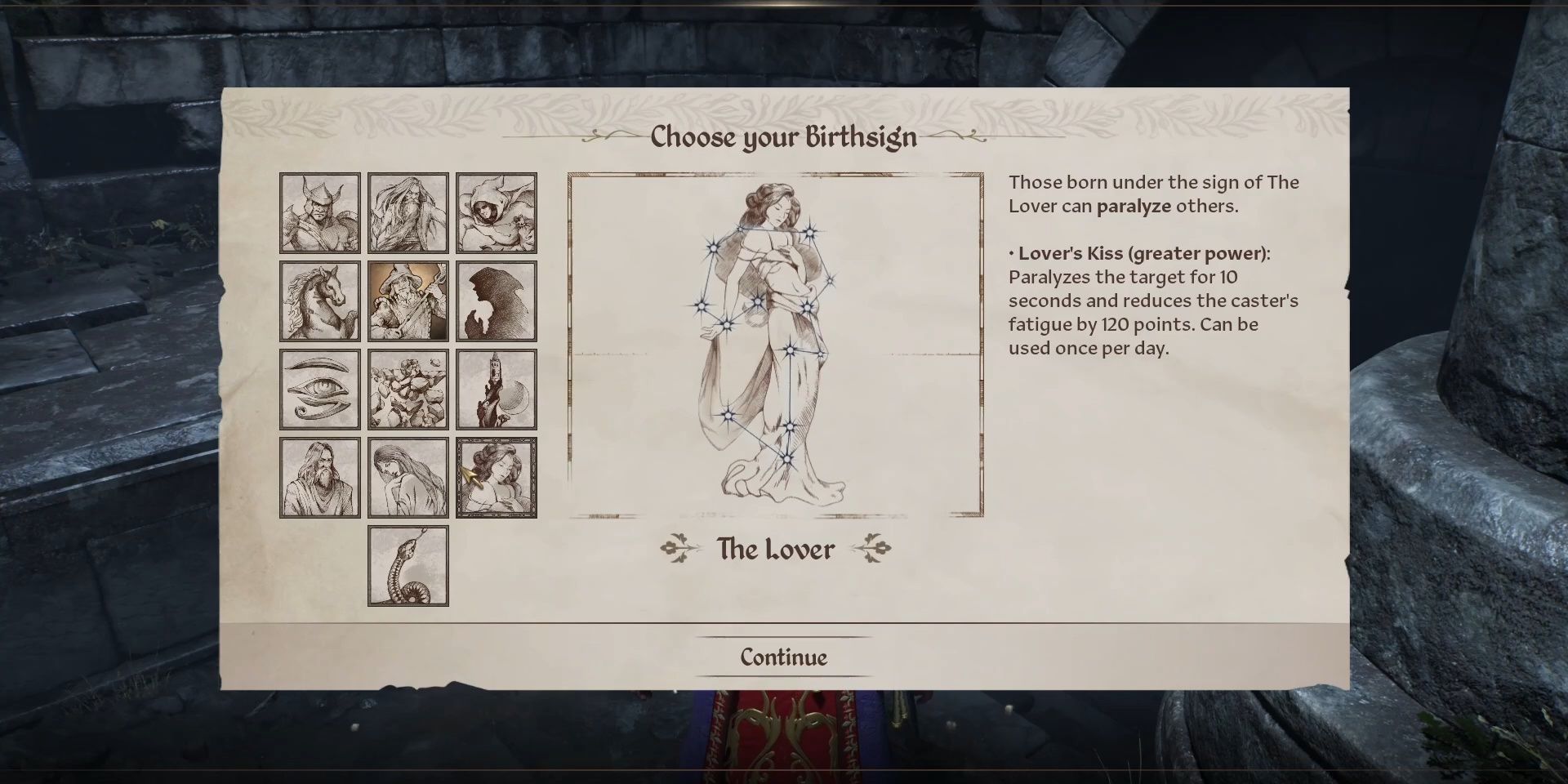Pick the serpent birthsign icon
Viewport: 1568px width, 784px height.
pyautogui.click(x=408, y=566)
